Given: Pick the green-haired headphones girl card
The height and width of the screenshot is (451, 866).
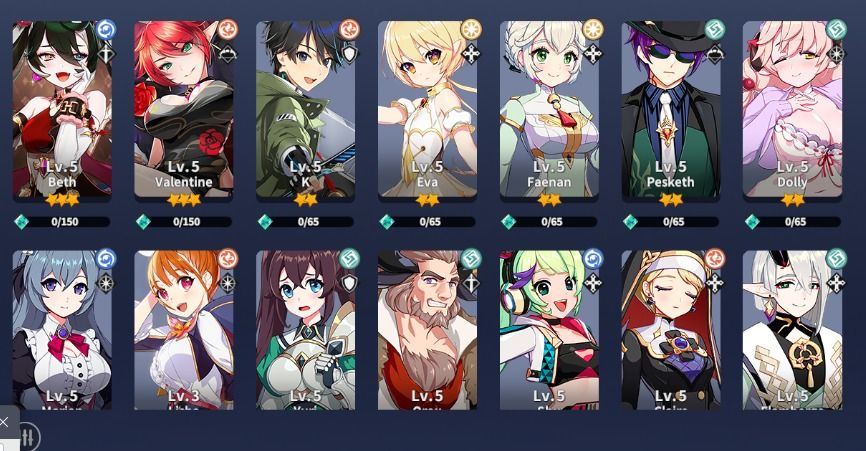Looking at the screenshot, I should click(550, 330).
